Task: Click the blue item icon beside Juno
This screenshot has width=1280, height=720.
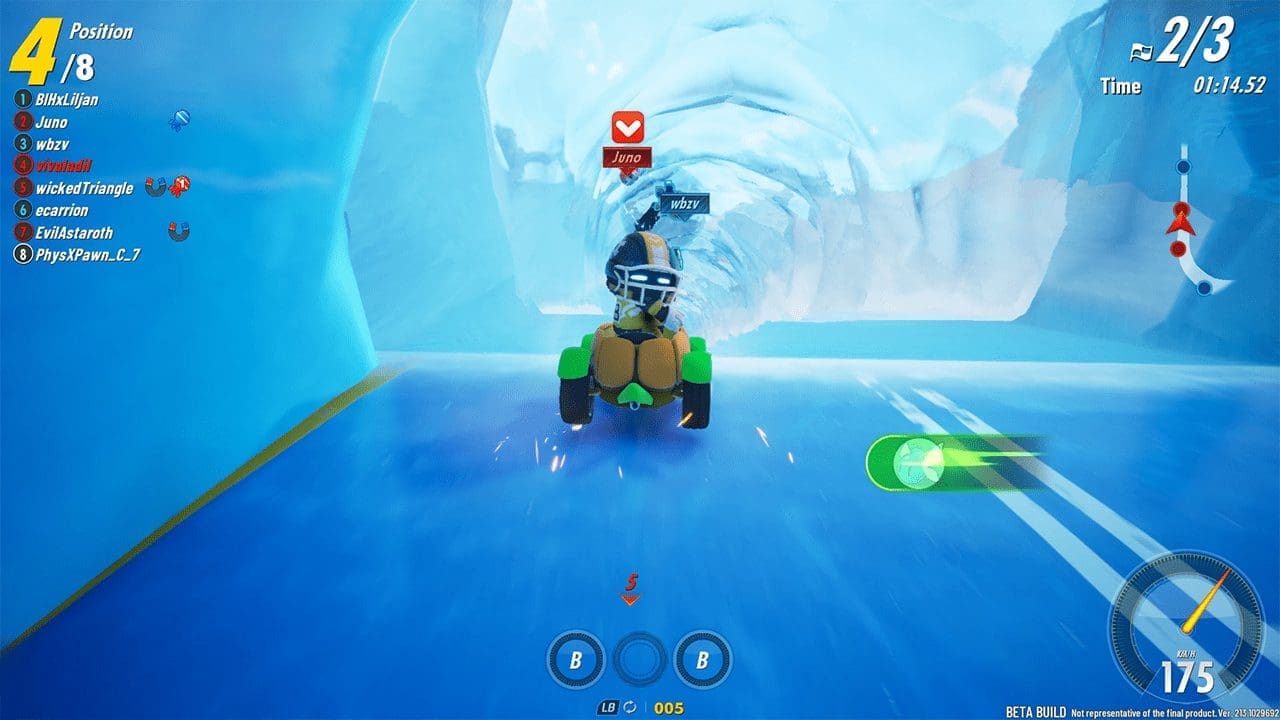Action: (180, 121)
